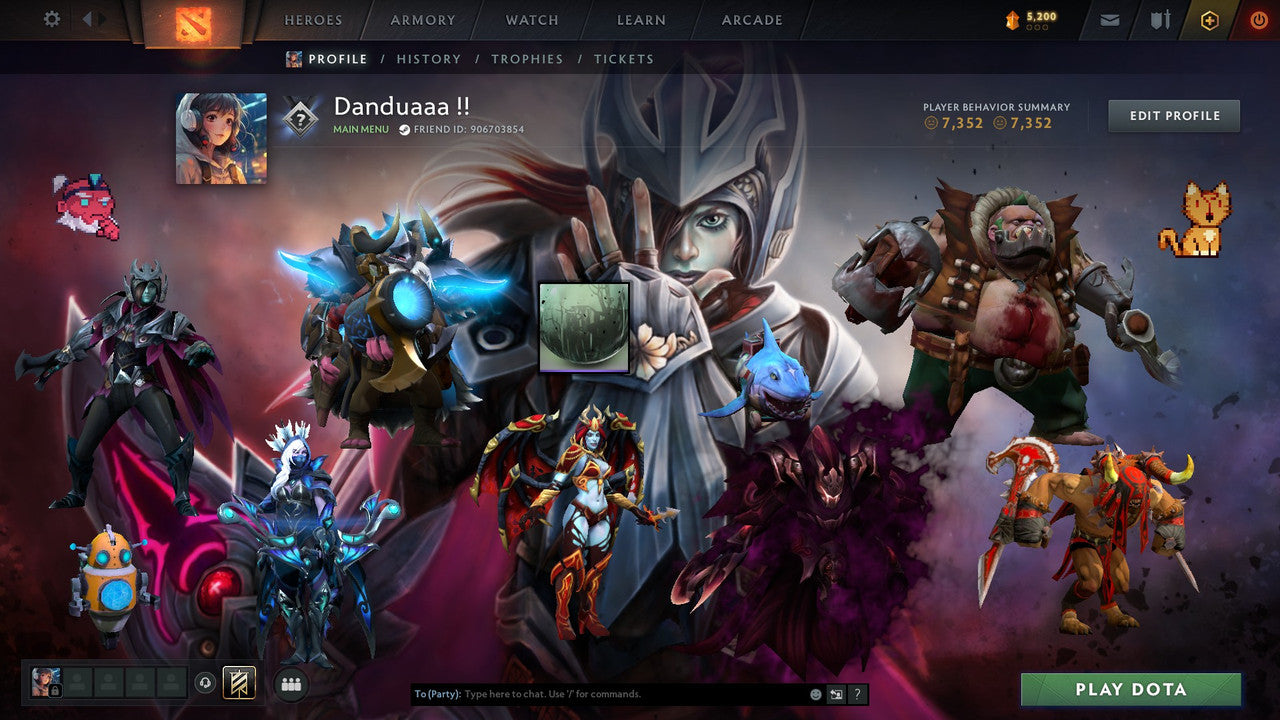
Task: Click the party privacy lock on your avatar
Action: (55, 692)
